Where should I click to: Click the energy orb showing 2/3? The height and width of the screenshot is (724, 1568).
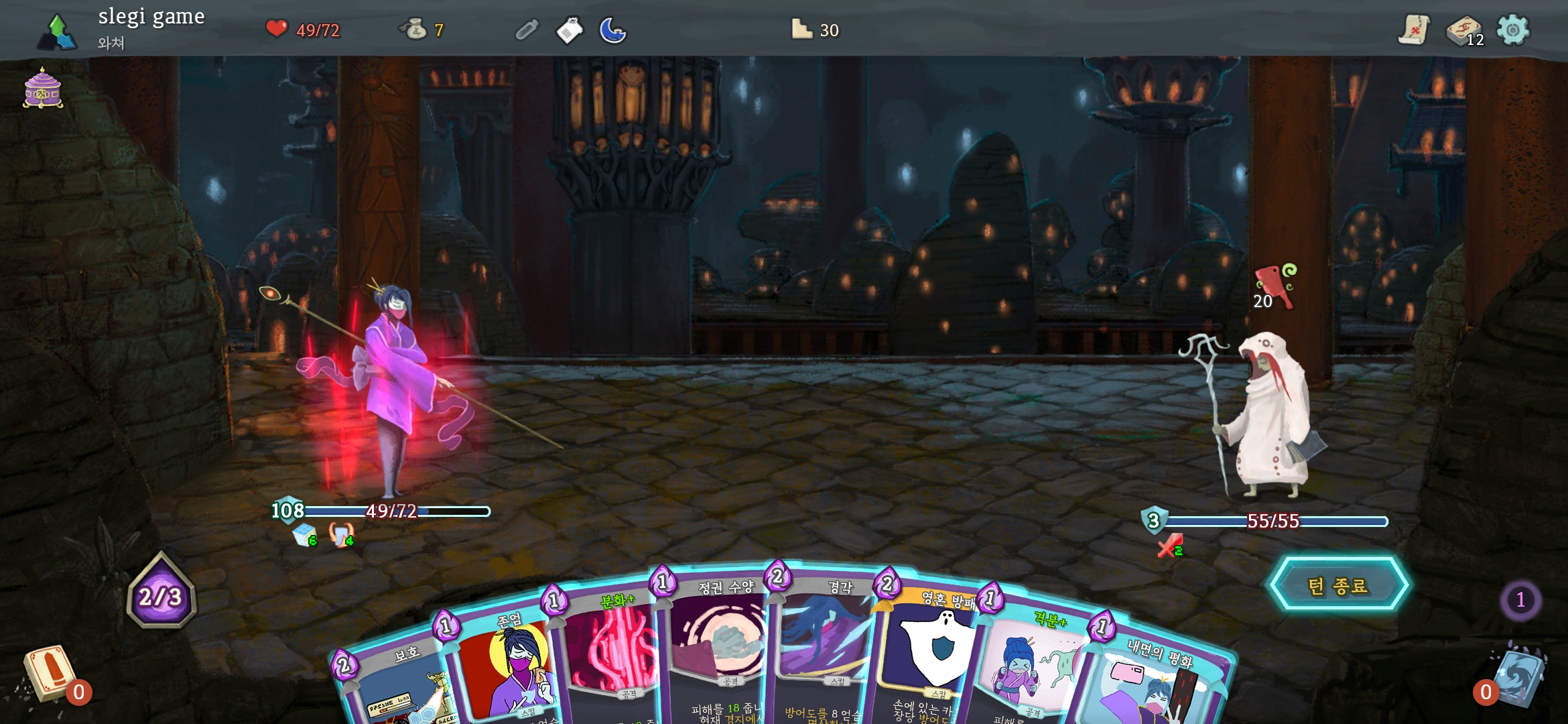(x=161, y=595)
